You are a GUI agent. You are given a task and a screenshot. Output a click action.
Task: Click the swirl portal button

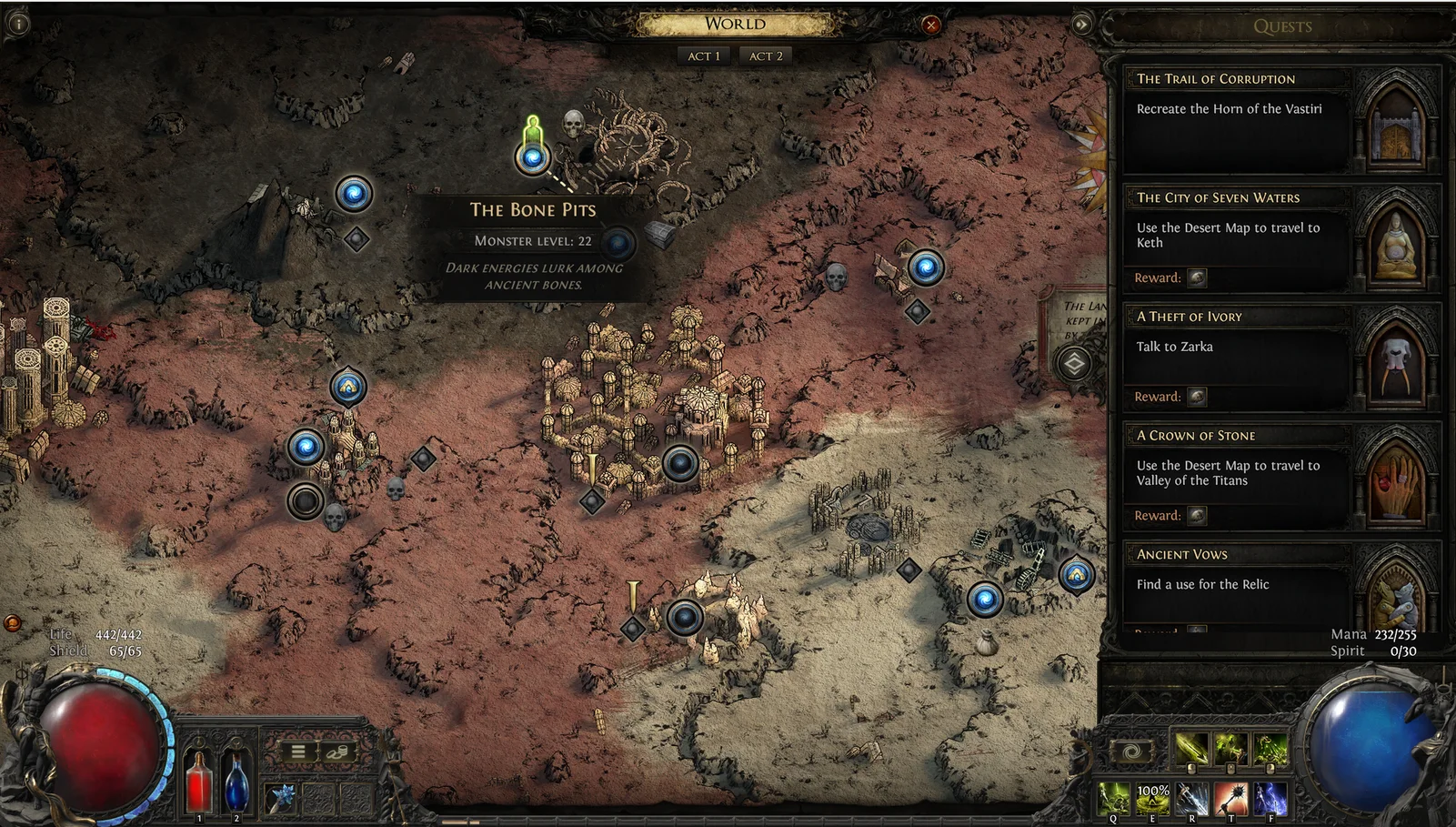(1131, 751)
